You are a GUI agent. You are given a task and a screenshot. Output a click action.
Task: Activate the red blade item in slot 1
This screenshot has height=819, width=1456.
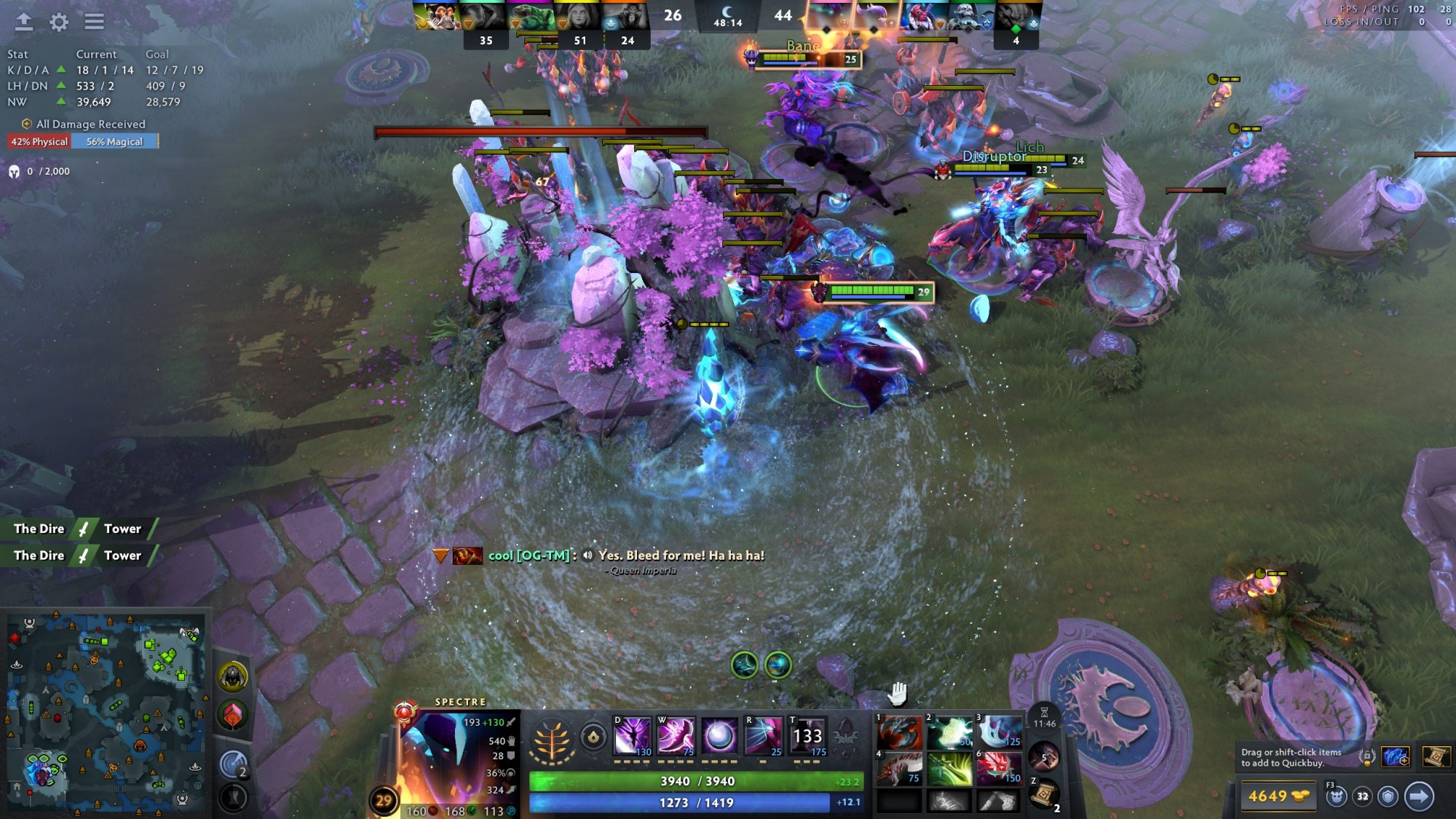pyautogui.click(x=899, y=732)
